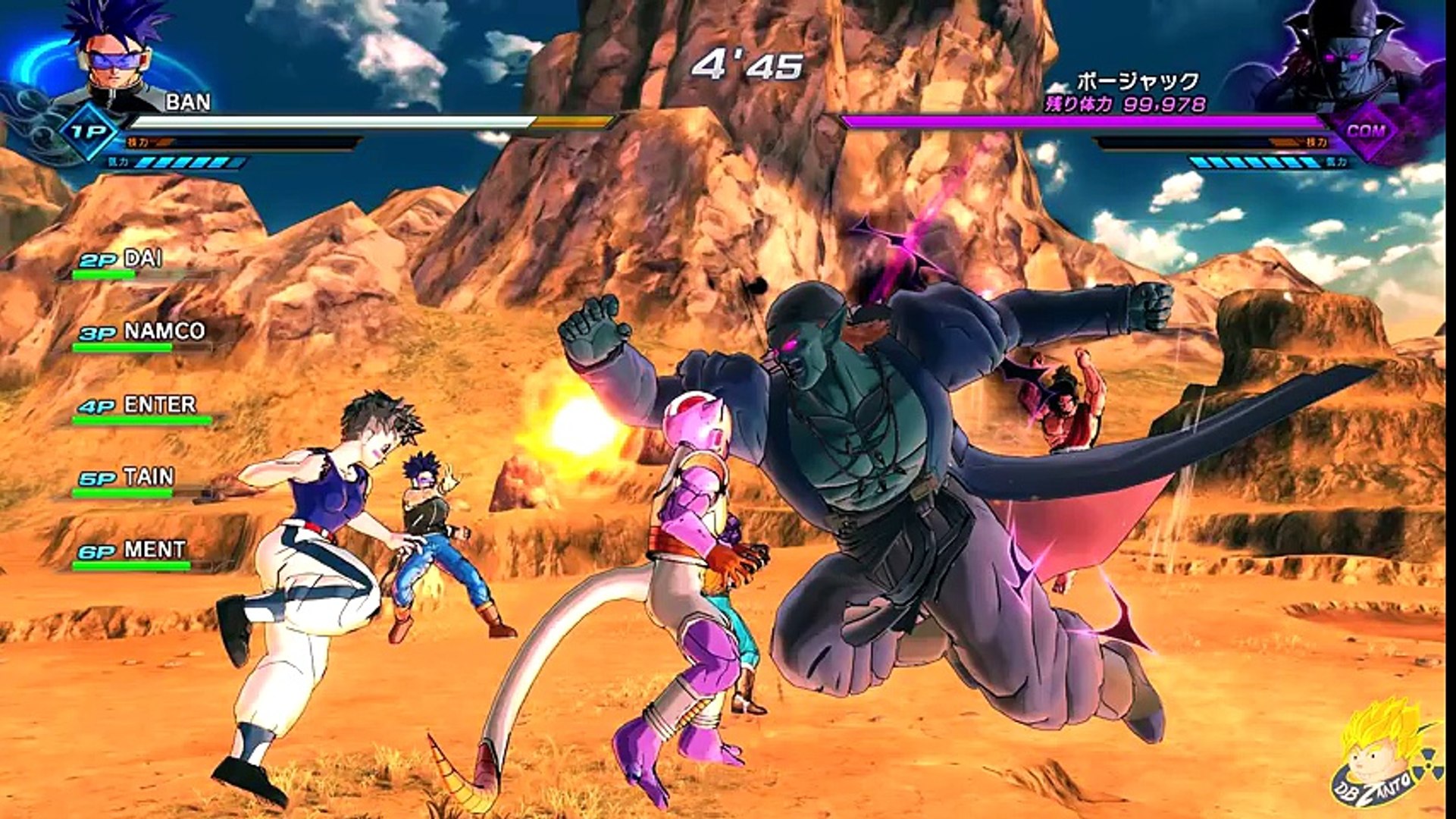Image resolution: width=1456 pixels, height=819 pixels.
Task: Select party member 4P ENTER
Action: pyautogui.click(x=138, y=406)
